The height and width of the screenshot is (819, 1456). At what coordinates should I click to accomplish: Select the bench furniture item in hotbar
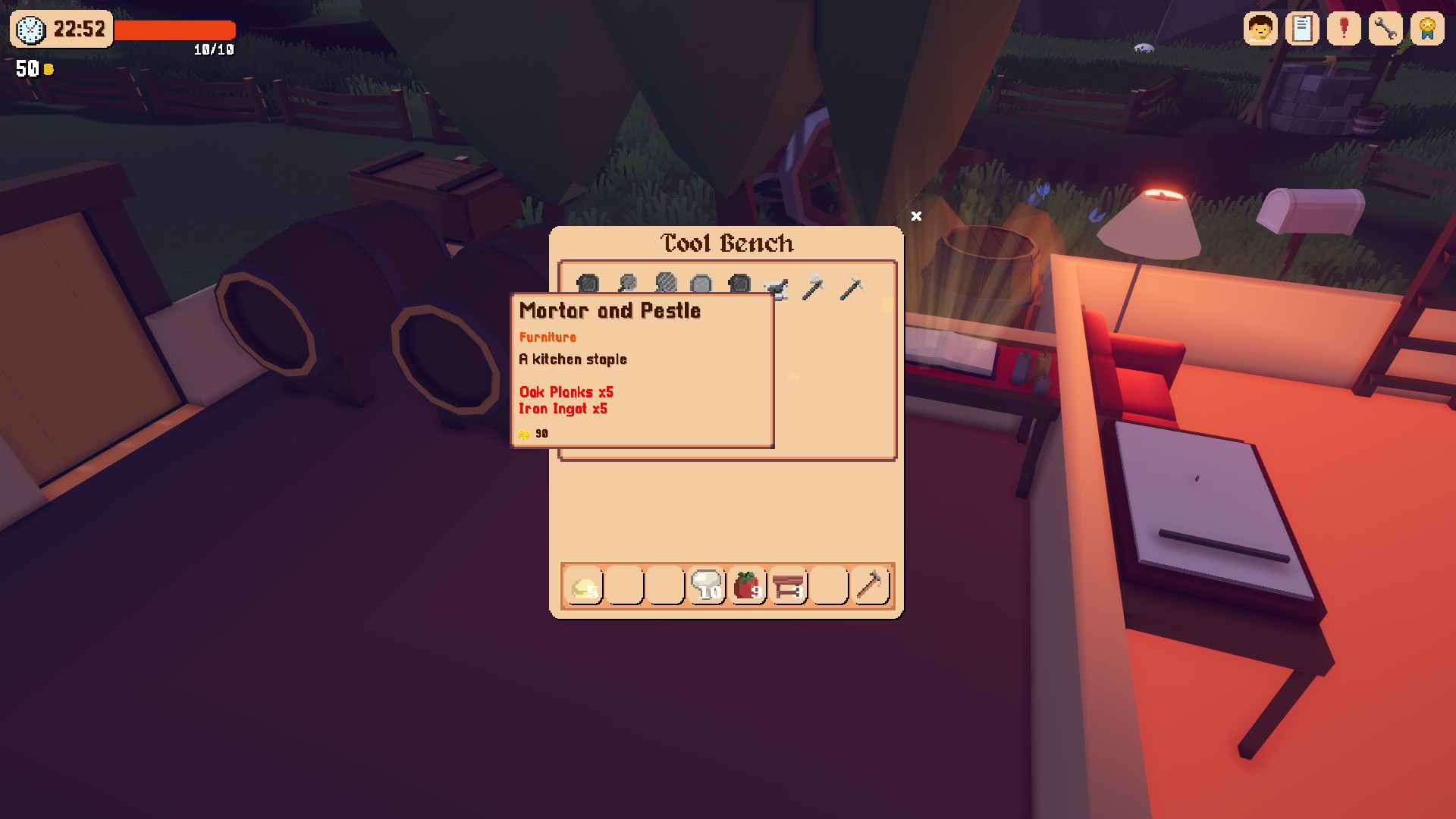[x=789, y=585]
